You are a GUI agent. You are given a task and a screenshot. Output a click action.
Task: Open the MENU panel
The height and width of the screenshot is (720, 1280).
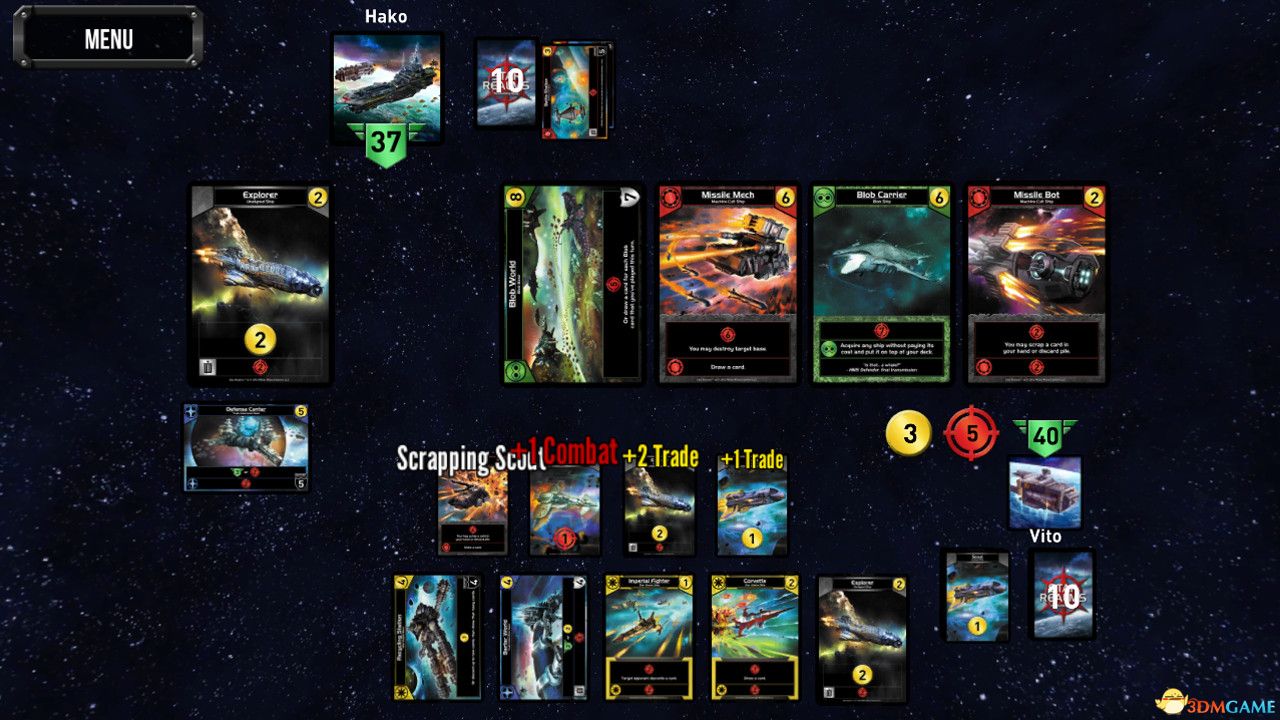(107, 39)
